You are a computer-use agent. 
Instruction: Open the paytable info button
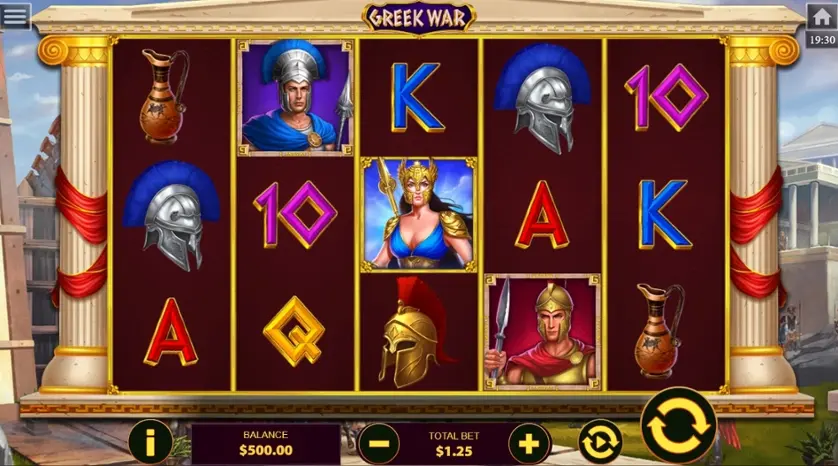point(151,441)
